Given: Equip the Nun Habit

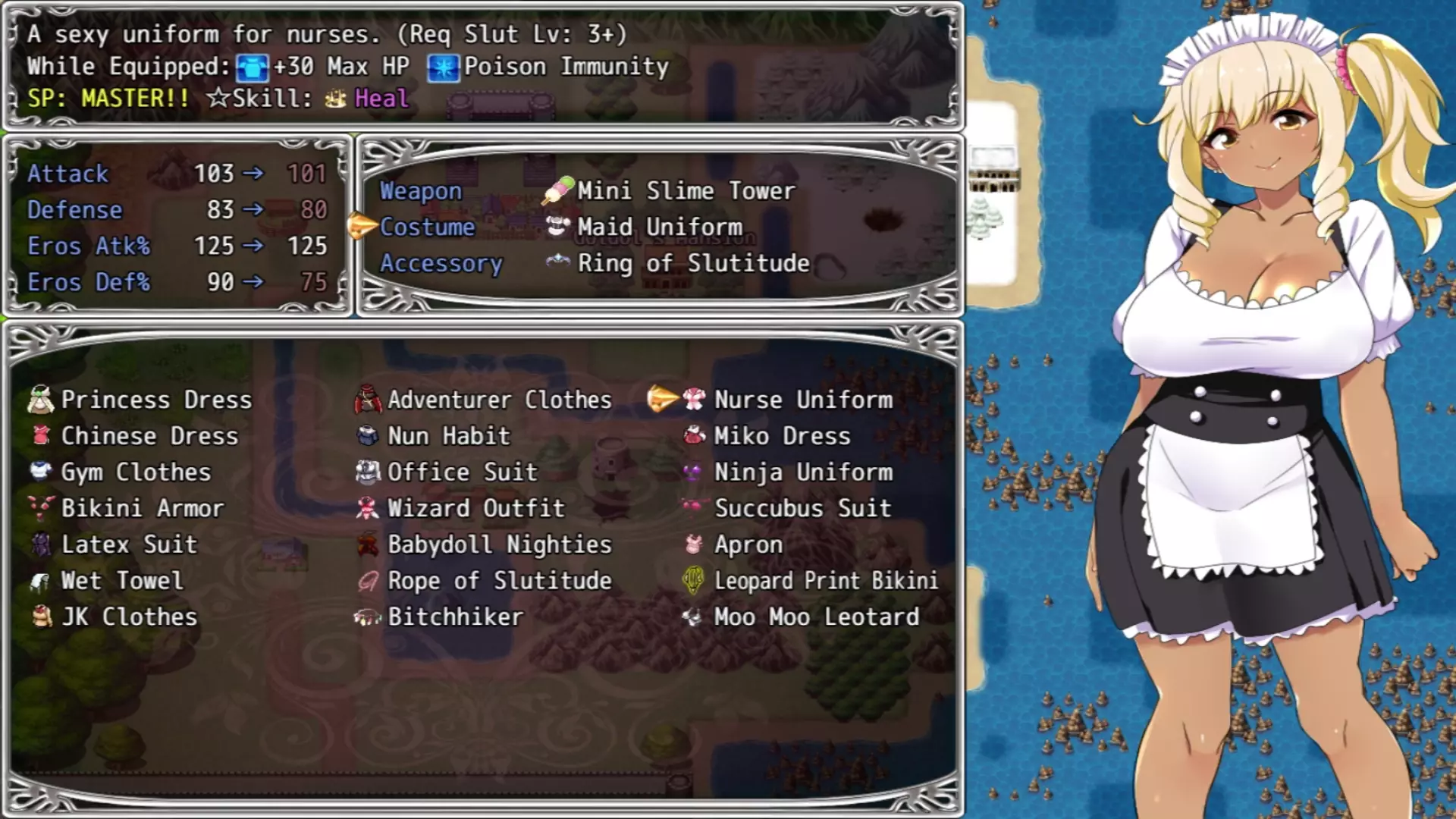Looking at the screenshot, I should (448, 436).
